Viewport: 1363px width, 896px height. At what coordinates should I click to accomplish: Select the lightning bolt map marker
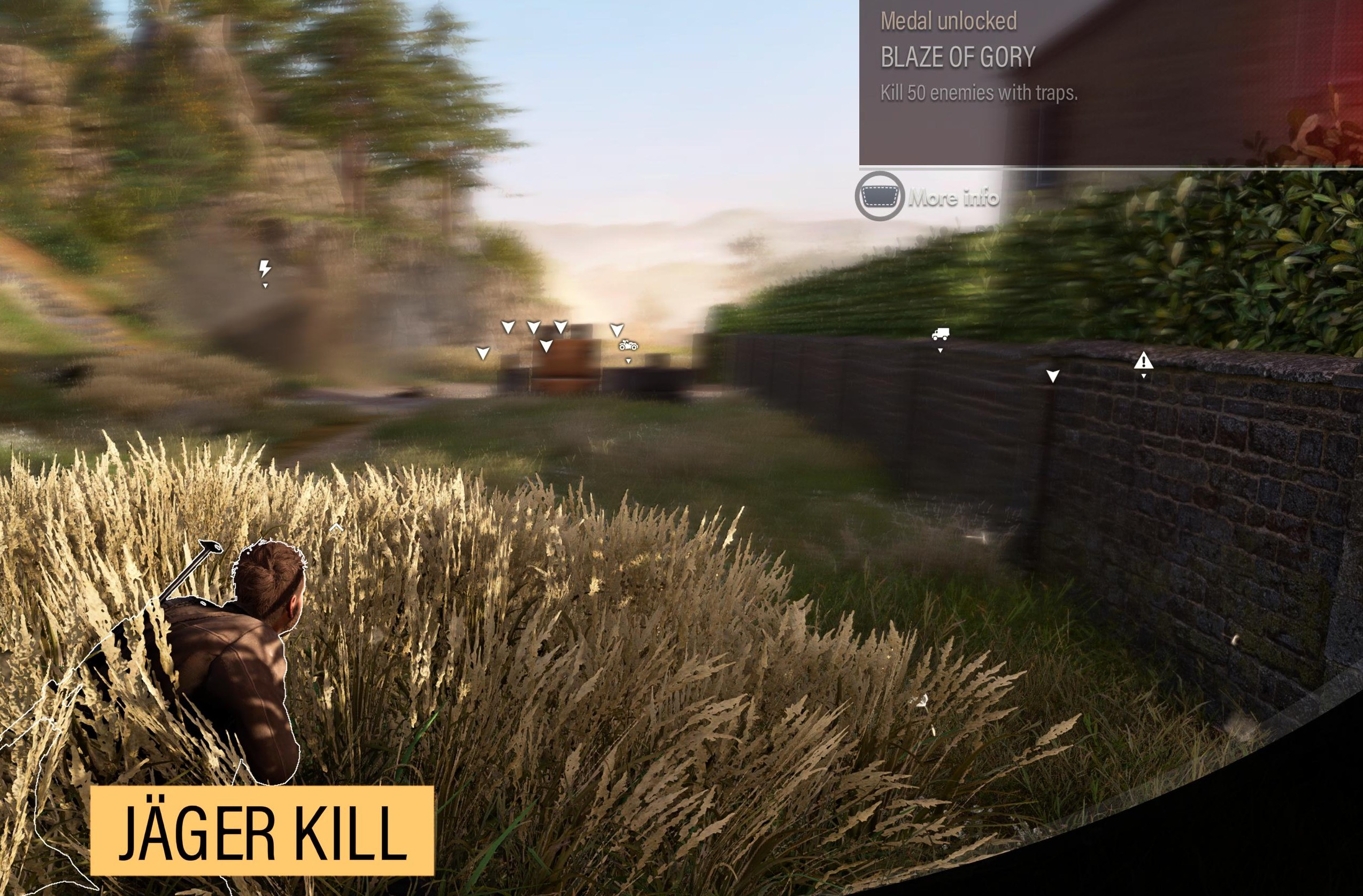pyautogui.click(x=265, y=268)
